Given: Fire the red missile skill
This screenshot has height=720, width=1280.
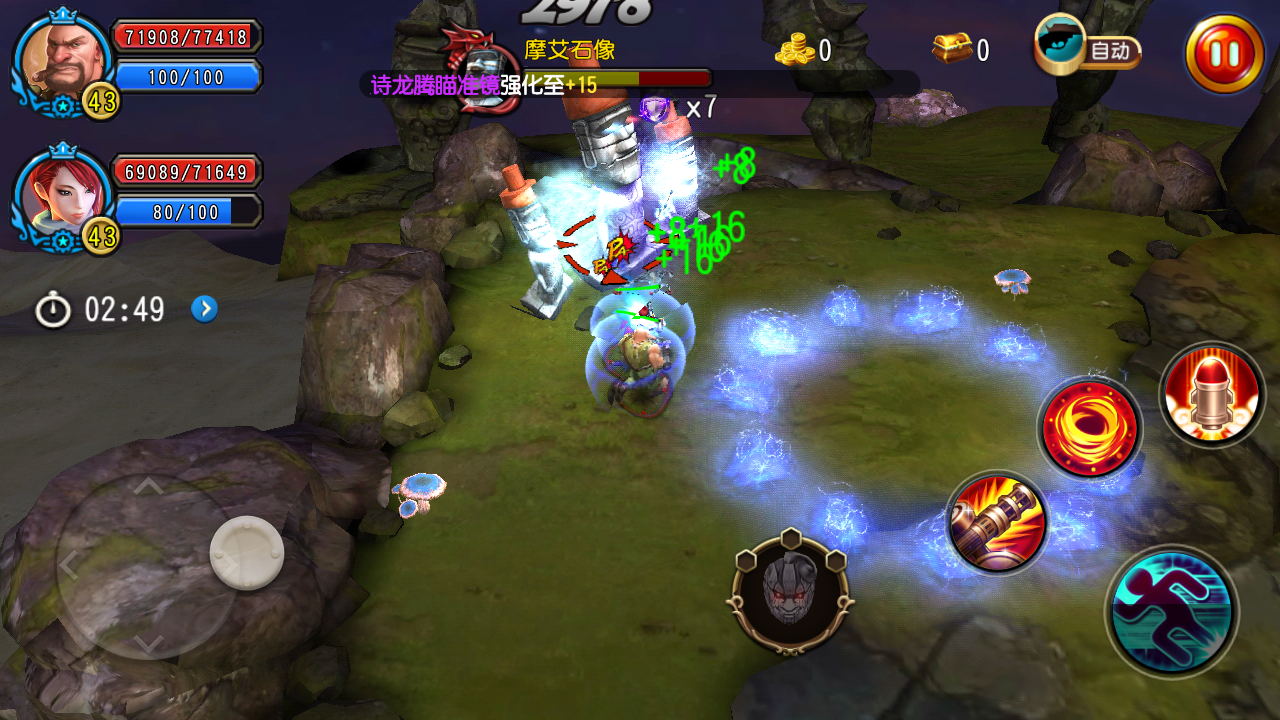Looking at the screenshot, I should coord(1210,393).
